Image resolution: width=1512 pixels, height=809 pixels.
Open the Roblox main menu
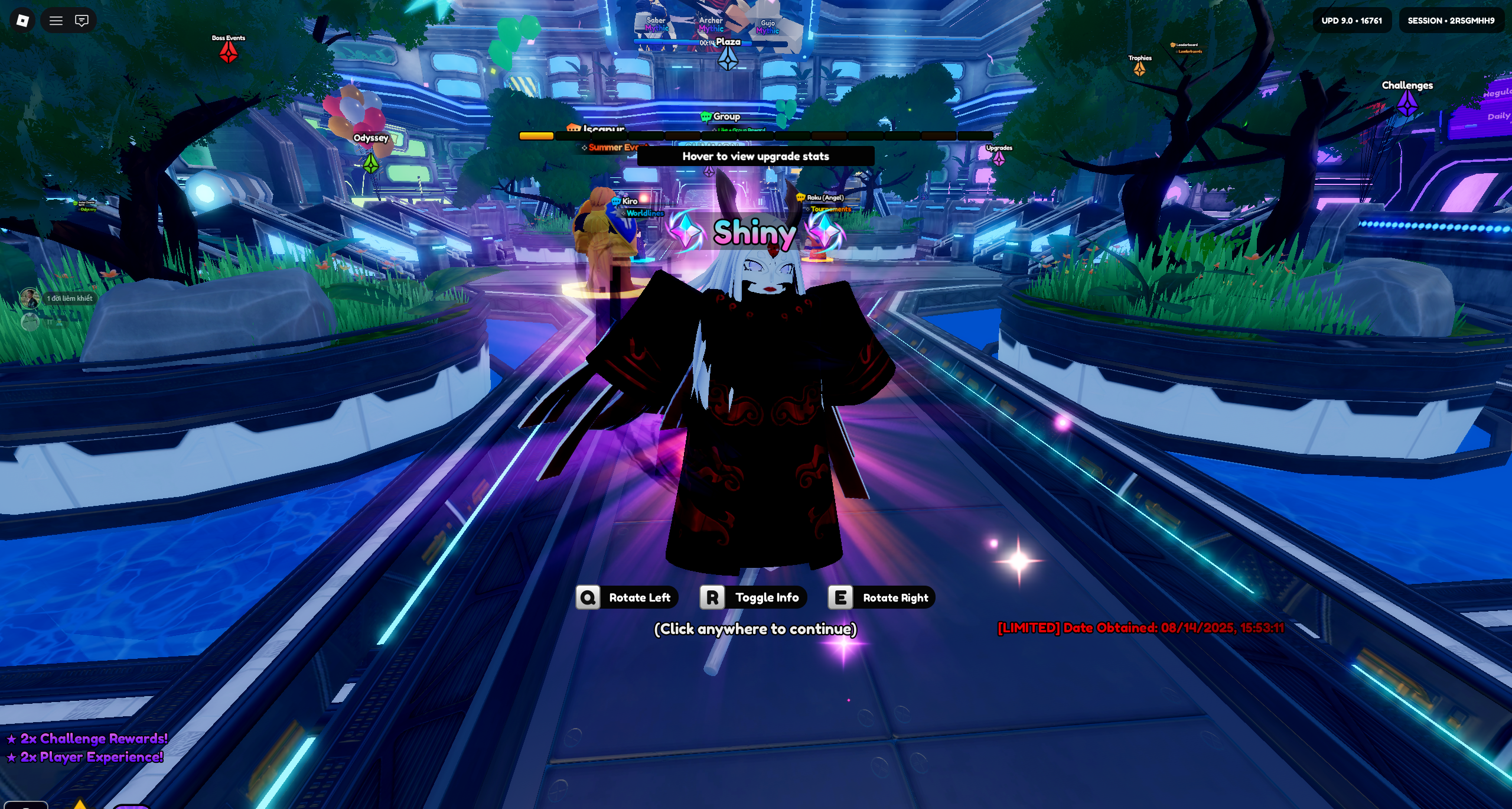(x=22, y=21)
